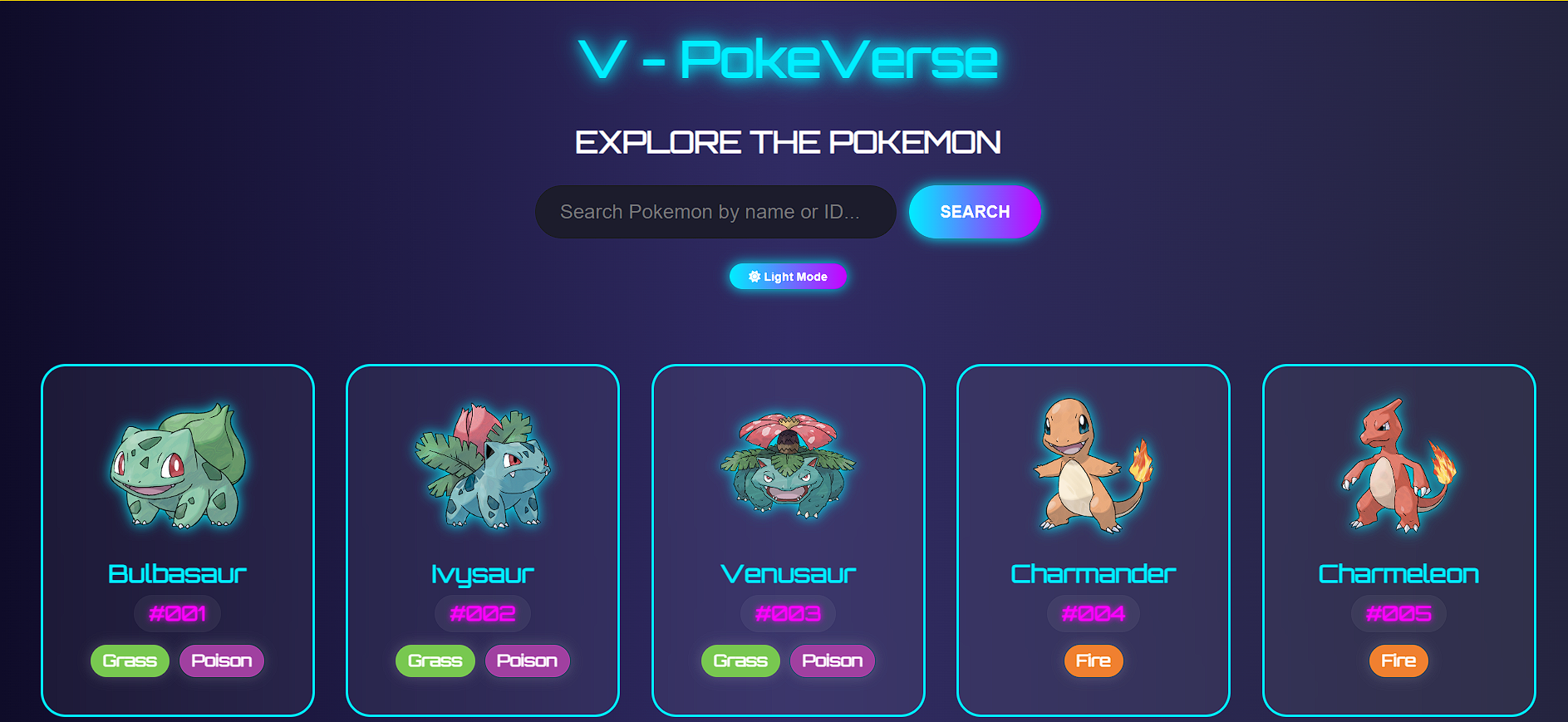Open the Ivysaur sprite artwork
Viewport: 1568px width, 722px height.
click(482, 469)
